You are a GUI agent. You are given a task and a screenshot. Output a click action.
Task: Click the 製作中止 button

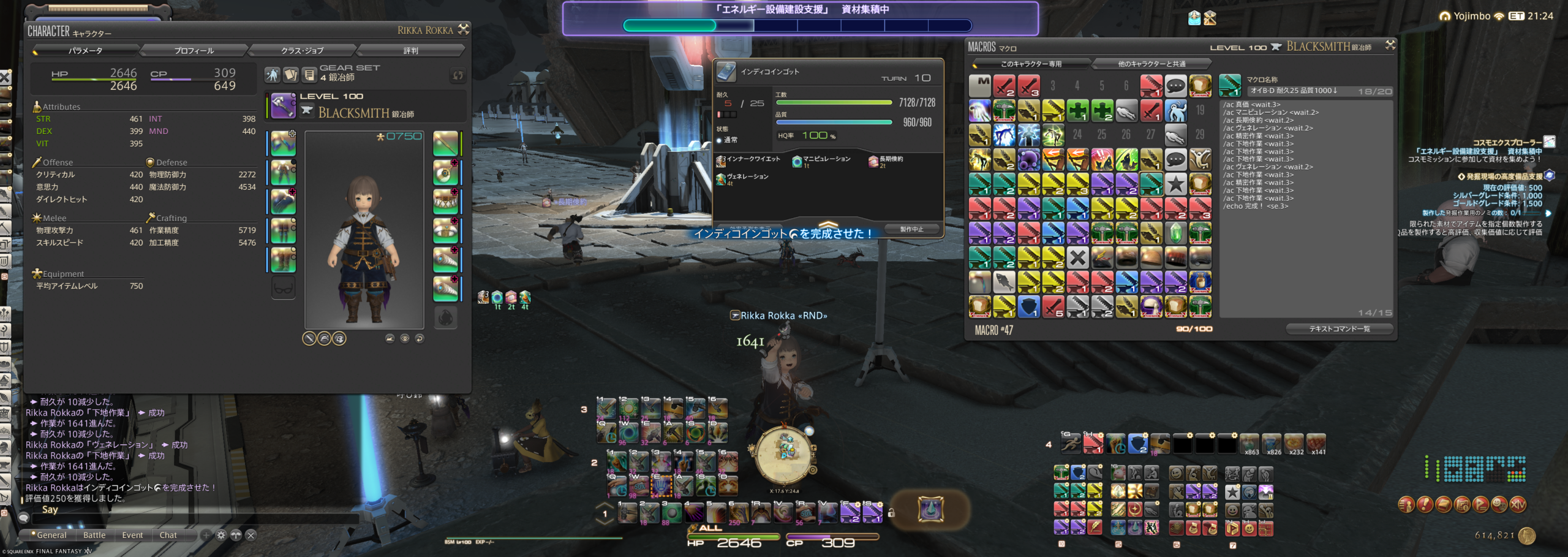[x=911, y=229]
